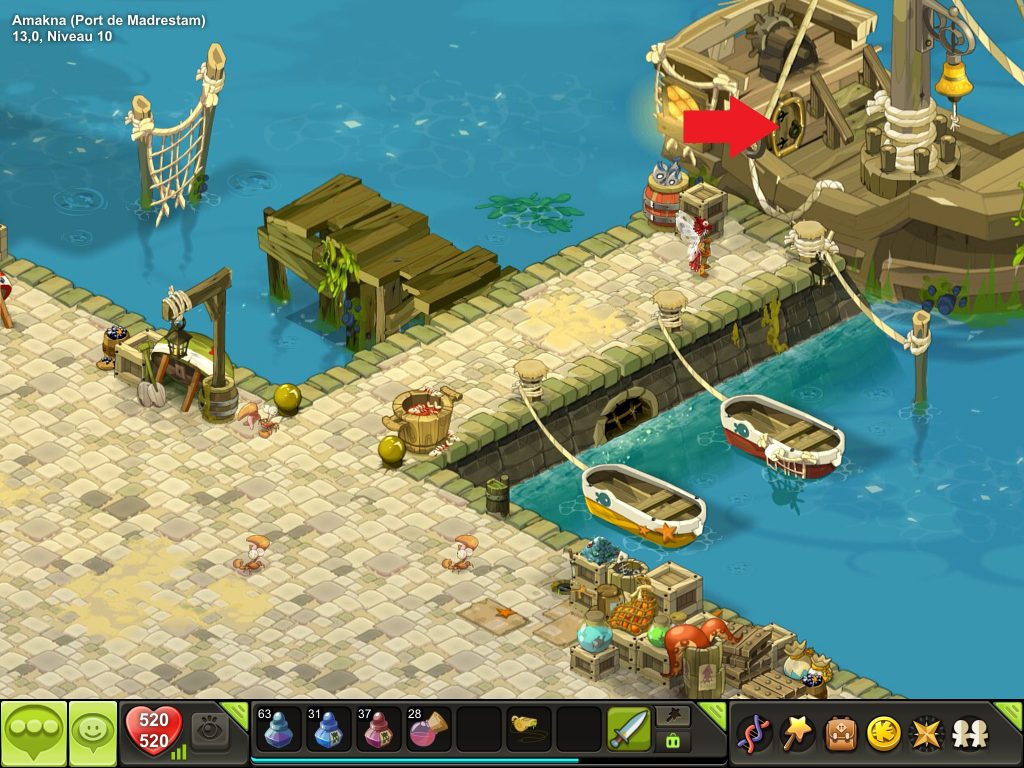Use the red potion with 37 count
Viewport: 1024px width, 768px height.
pyautogui.click(x=379, y=730)
